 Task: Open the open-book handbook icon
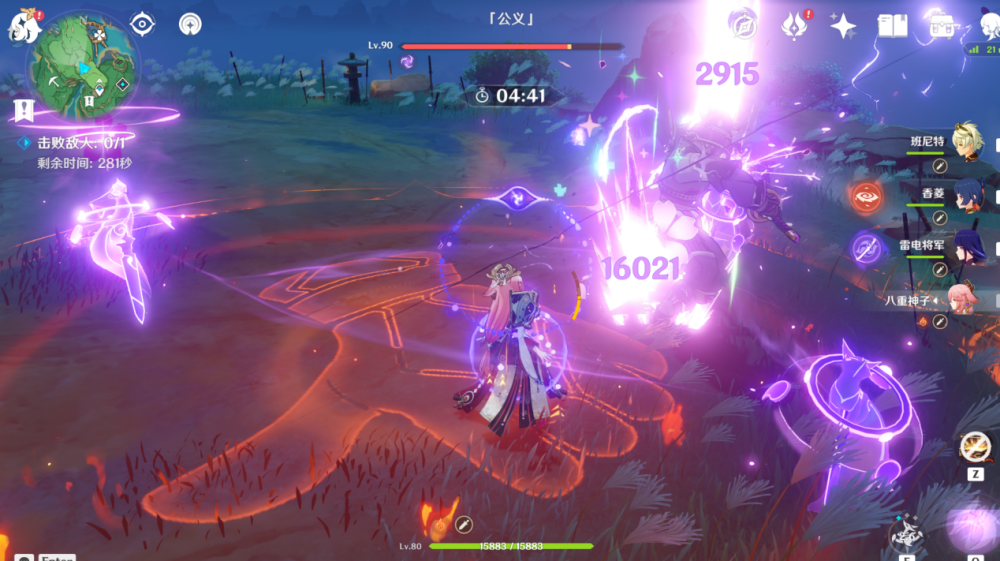click(x=892, y=25)
